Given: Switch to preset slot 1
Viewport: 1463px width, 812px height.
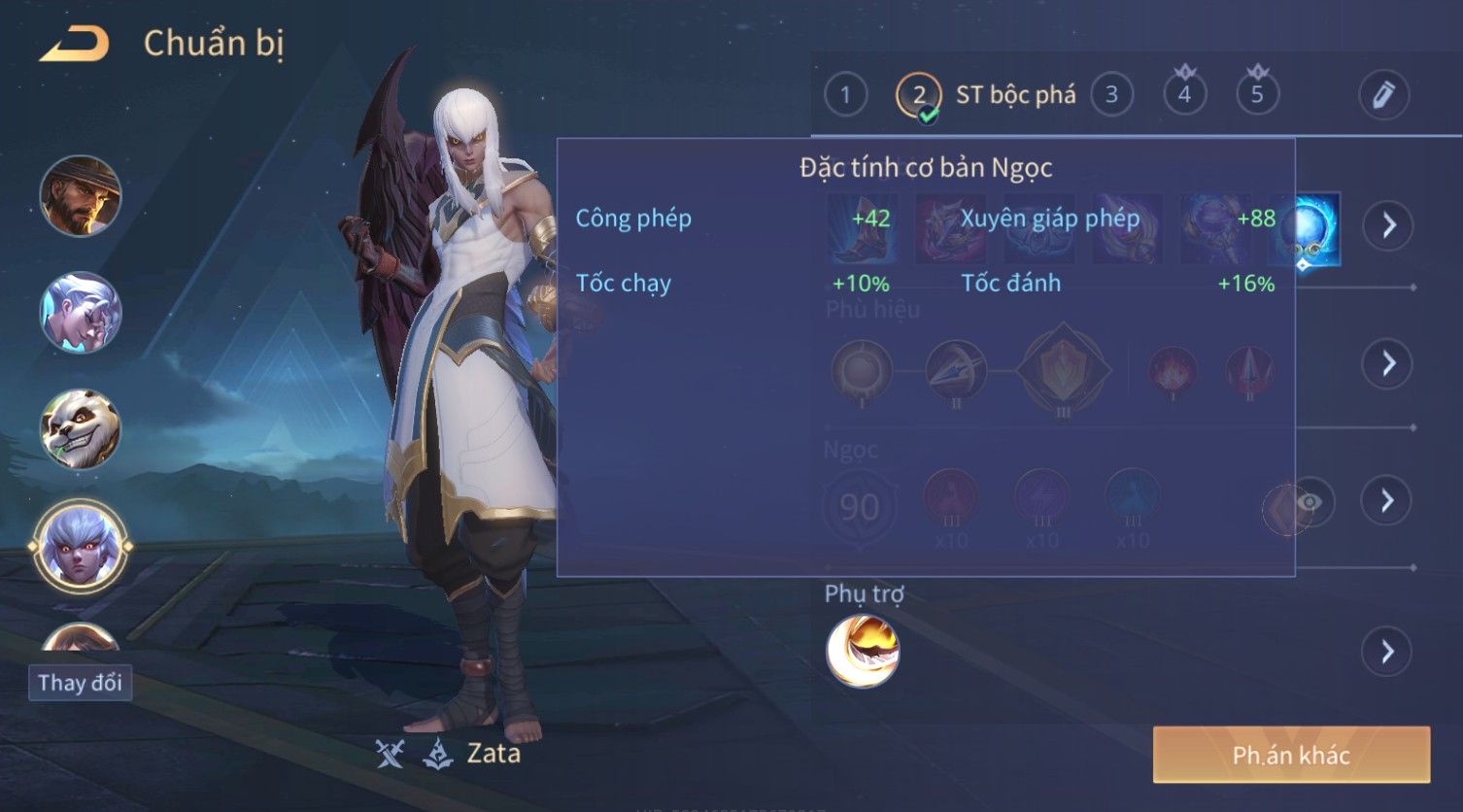Looking at the screenshot, I should (x=845, y=95).
